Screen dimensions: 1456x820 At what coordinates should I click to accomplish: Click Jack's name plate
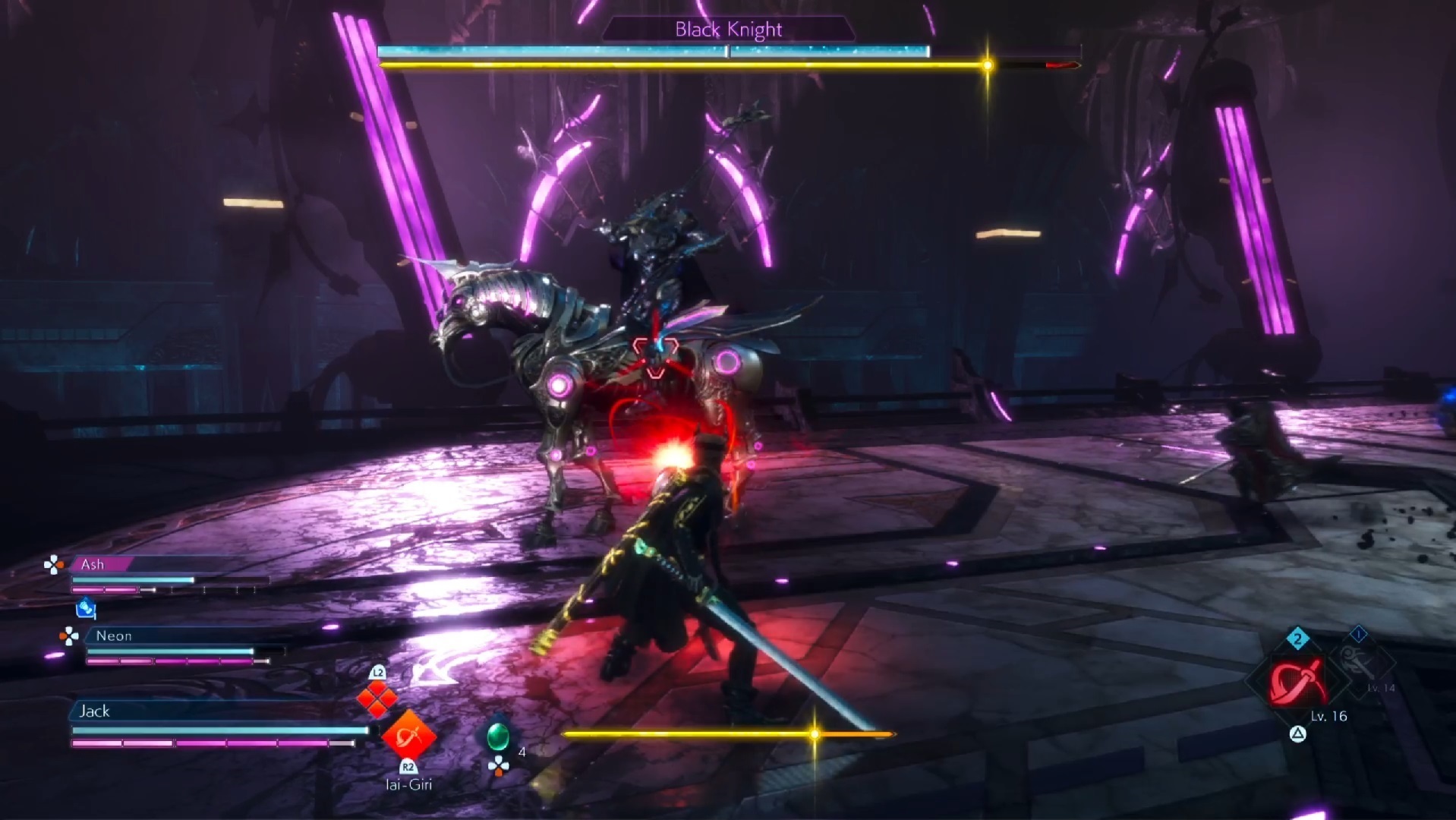(95, 711)
